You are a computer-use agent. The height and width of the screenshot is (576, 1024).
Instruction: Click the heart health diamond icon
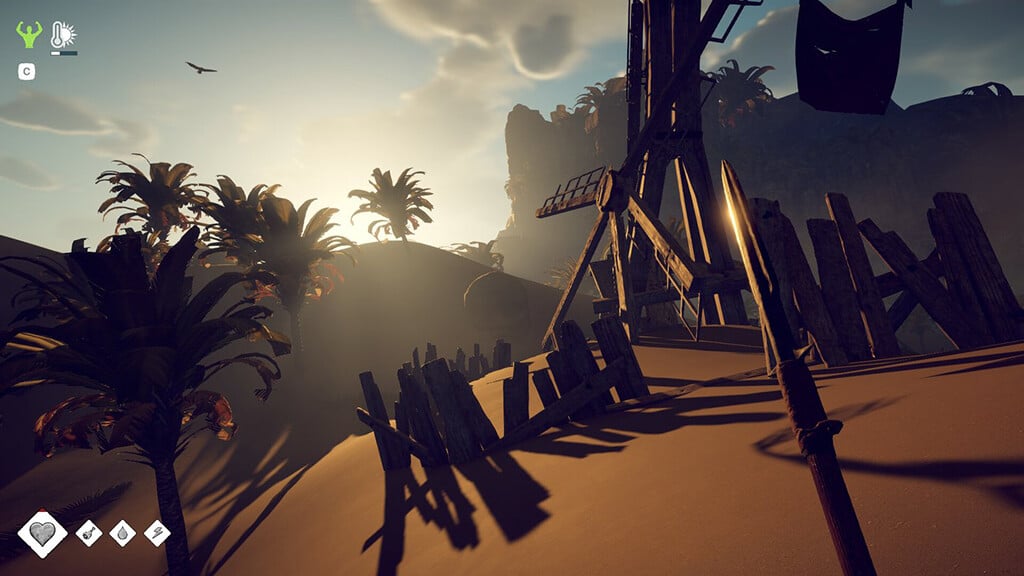(43, 534)
